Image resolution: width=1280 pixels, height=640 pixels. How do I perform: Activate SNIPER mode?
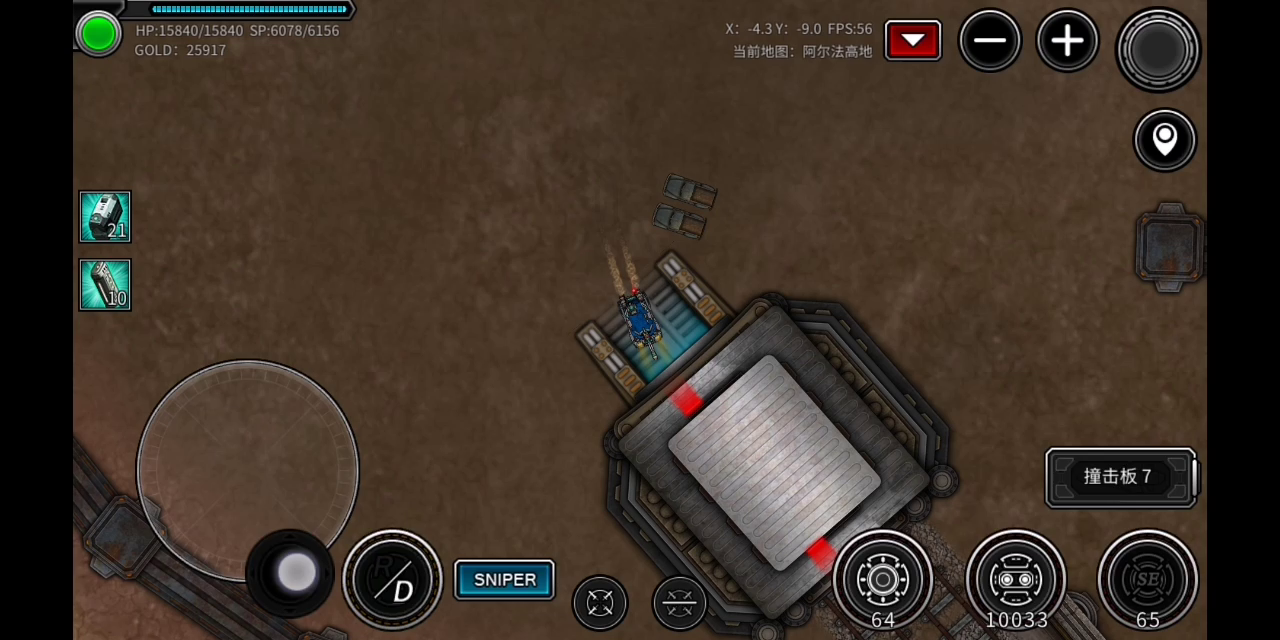tap(504, 580)
